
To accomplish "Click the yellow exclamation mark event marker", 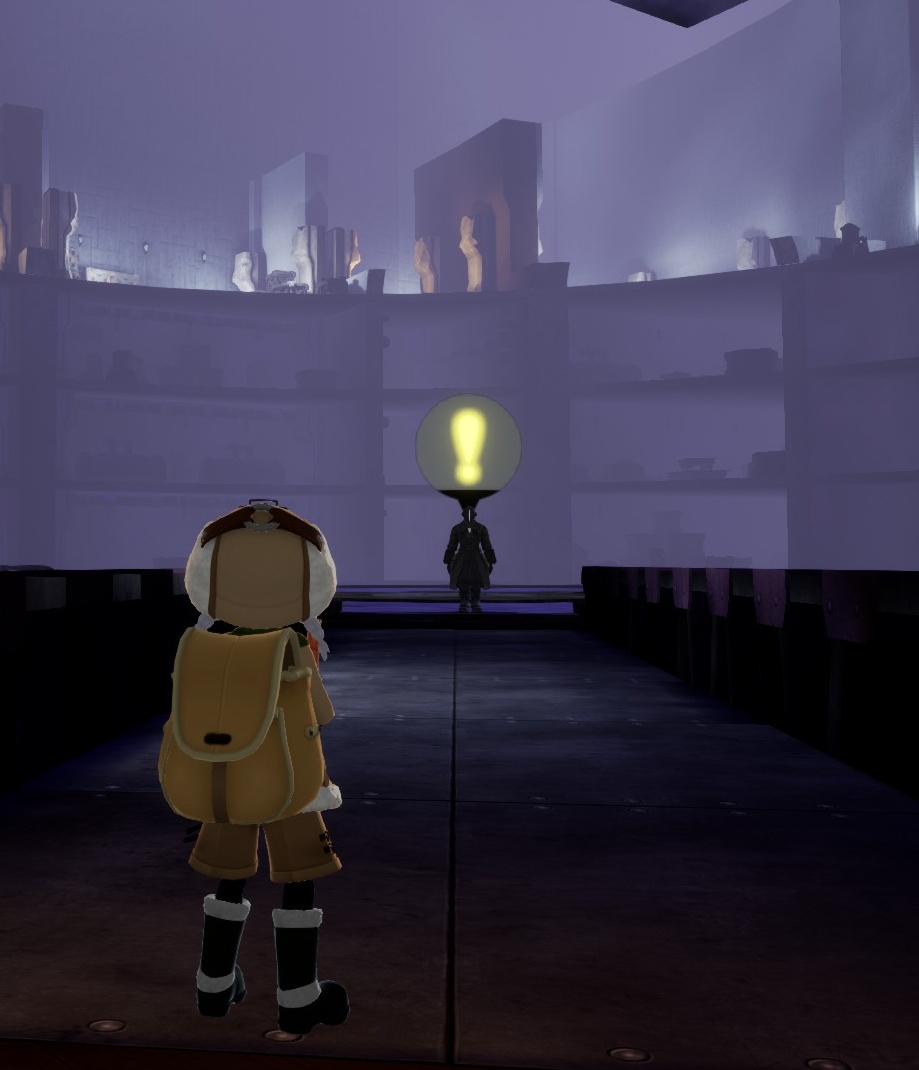I will click(x=468, y=444).
